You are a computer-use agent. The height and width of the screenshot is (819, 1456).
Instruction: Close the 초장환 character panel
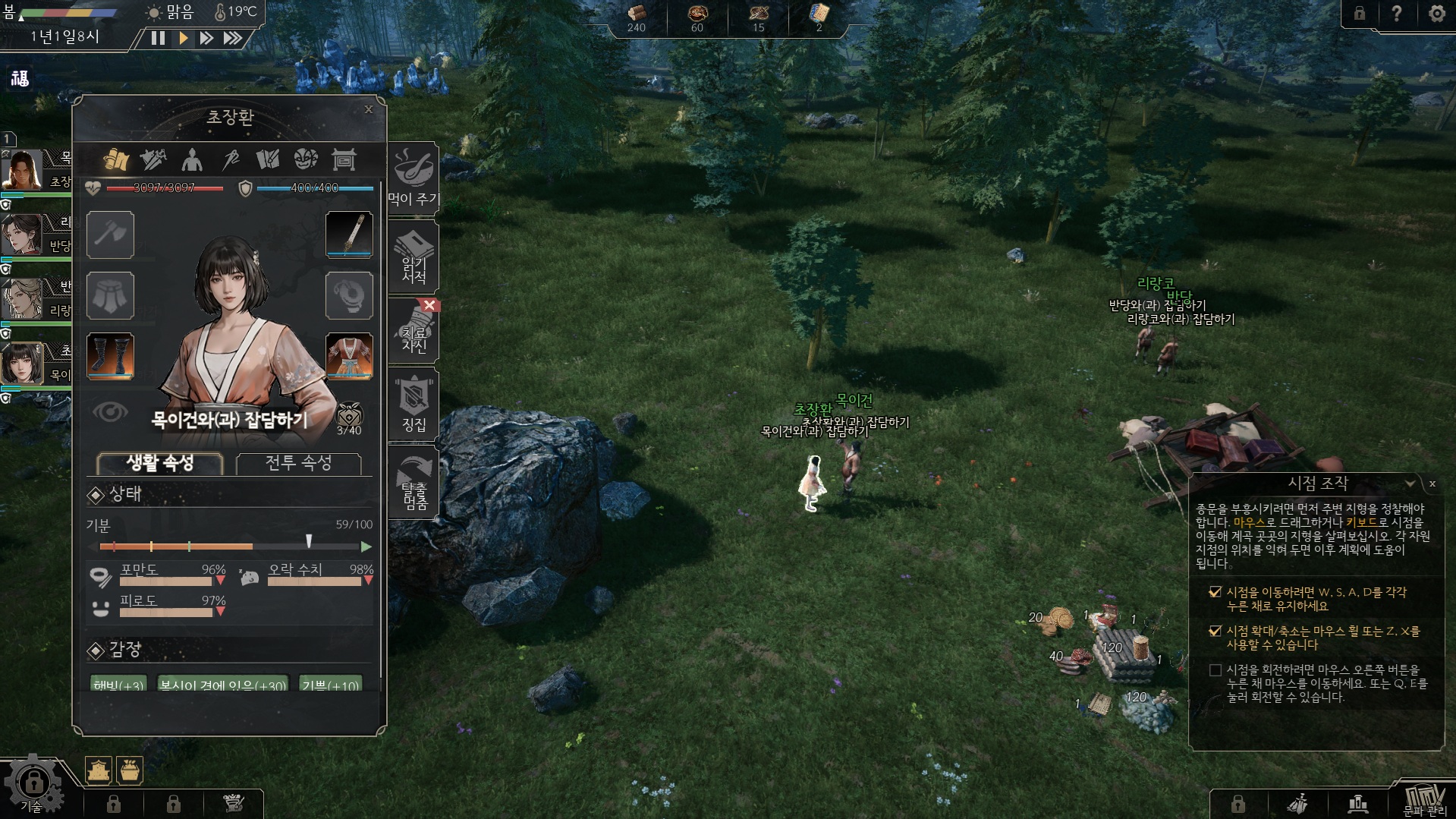369,109
